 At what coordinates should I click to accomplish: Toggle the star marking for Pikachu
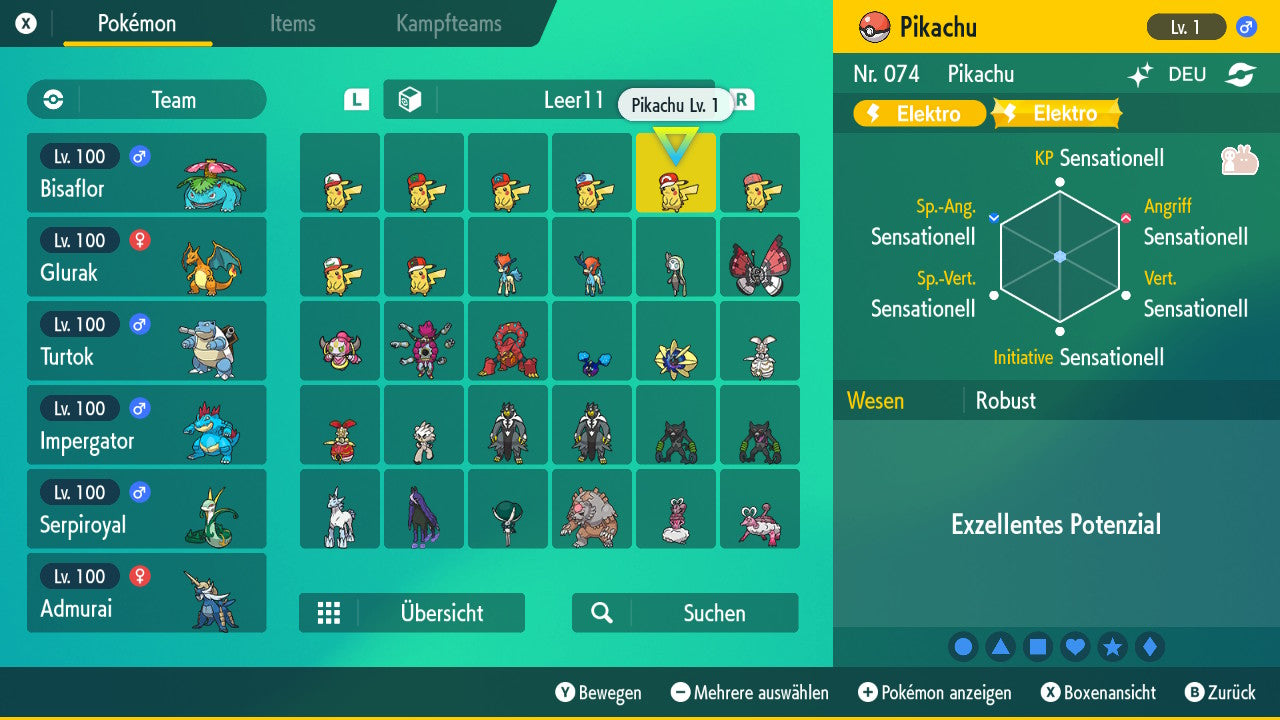point(1112,646)
